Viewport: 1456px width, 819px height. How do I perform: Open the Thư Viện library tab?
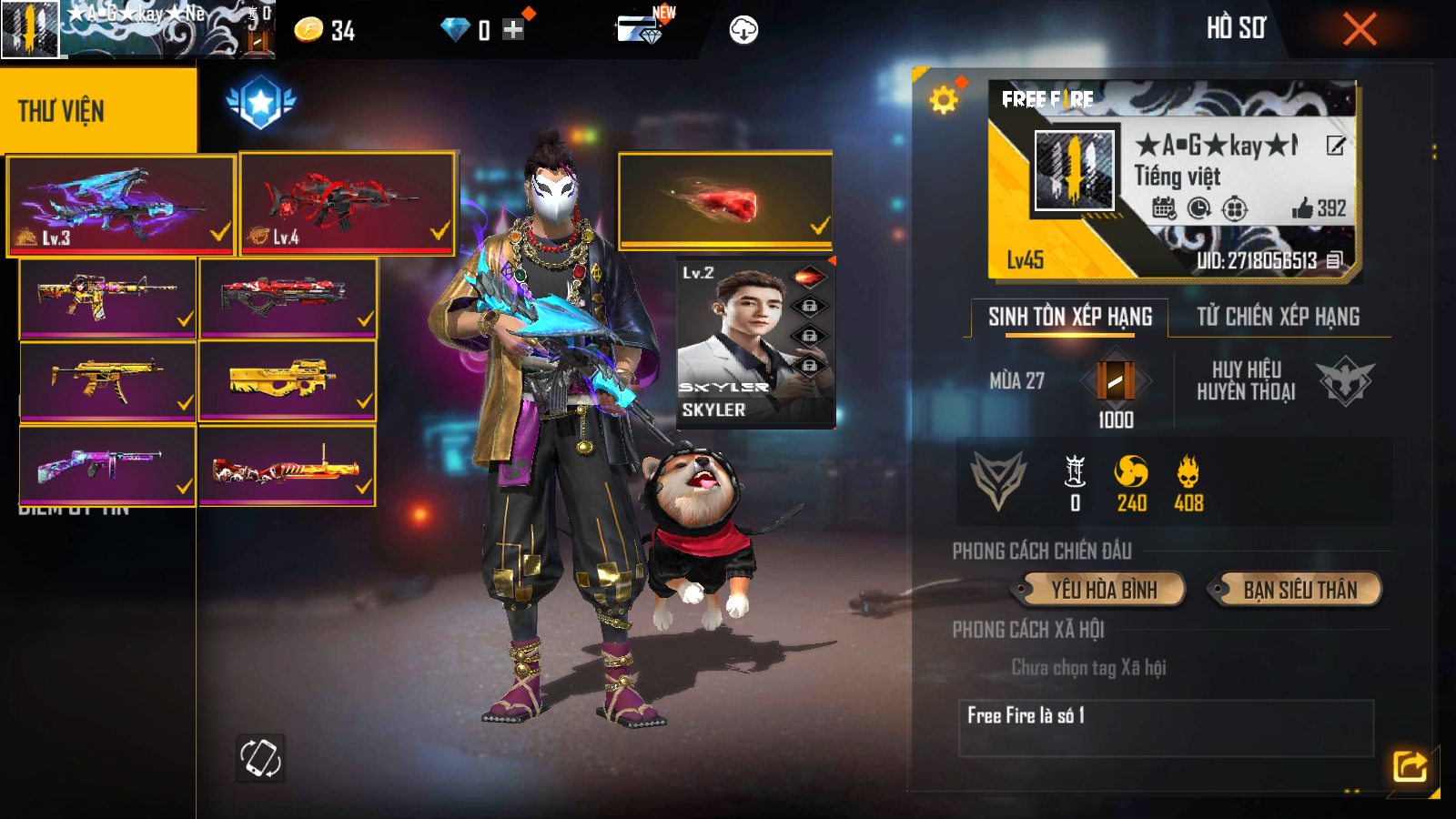coord(98,110)
